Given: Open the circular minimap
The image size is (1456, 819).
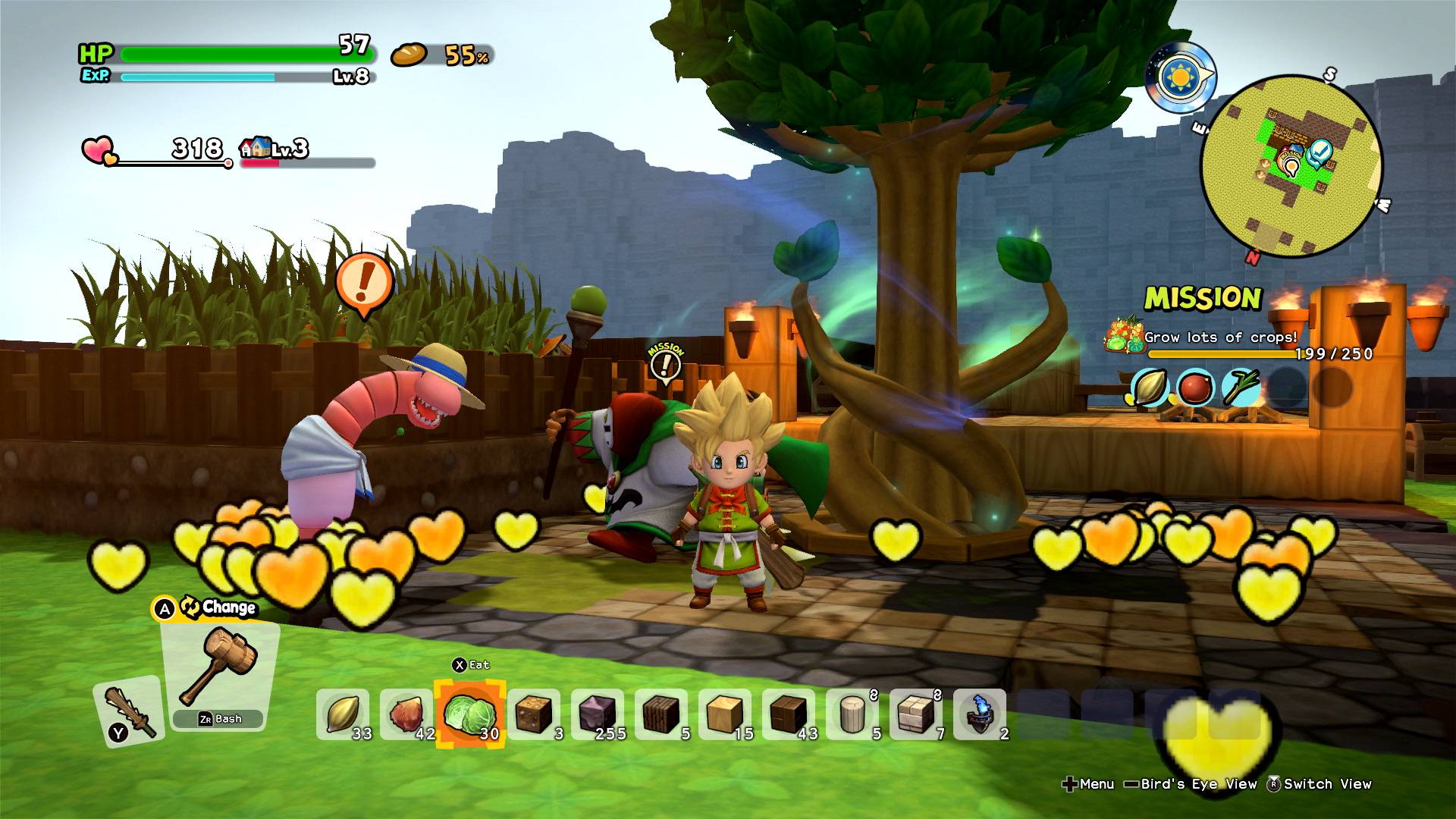Looking at the screenshot, I should coord(1291,165).
